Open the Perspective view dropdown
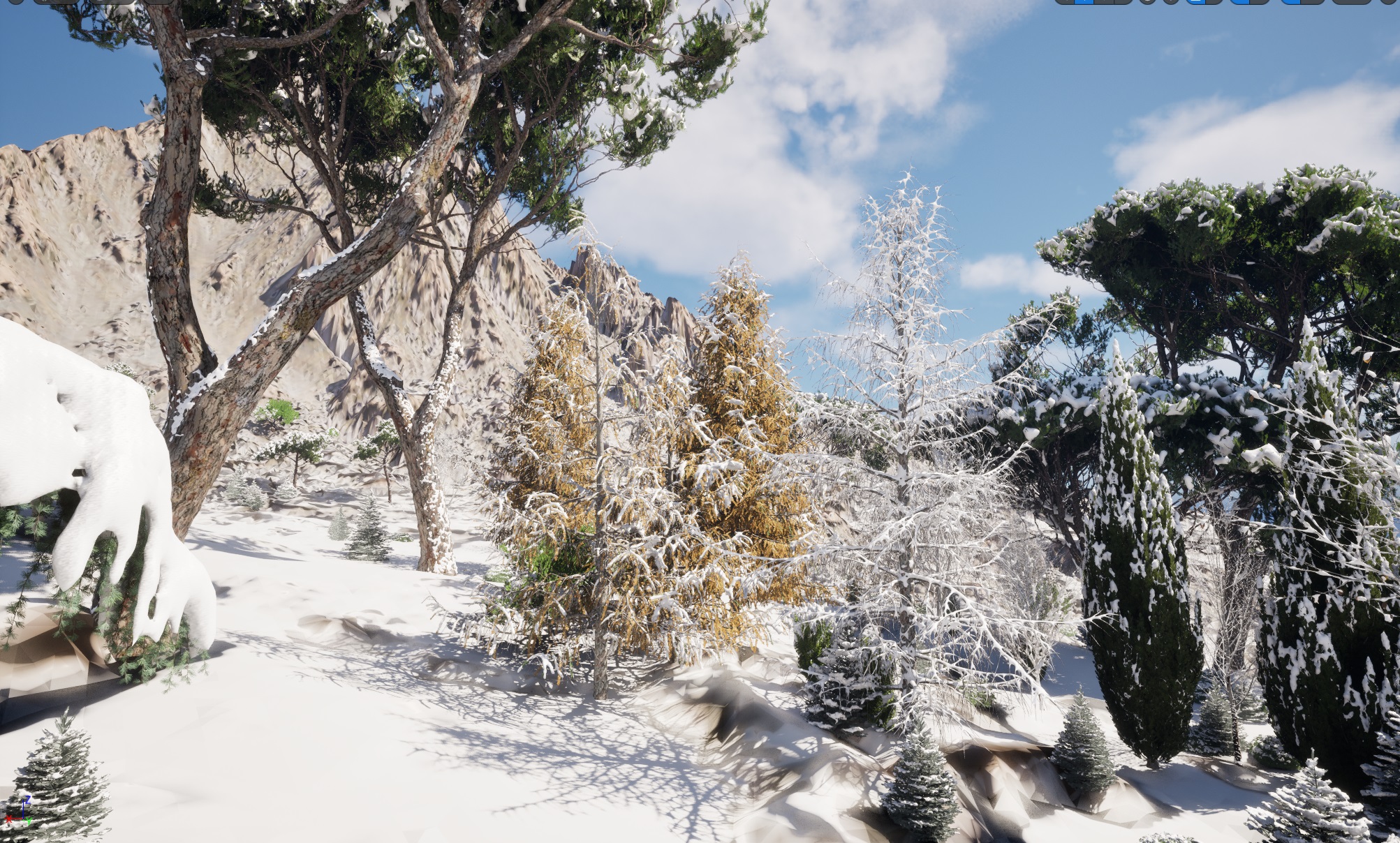 click(57, 4)
